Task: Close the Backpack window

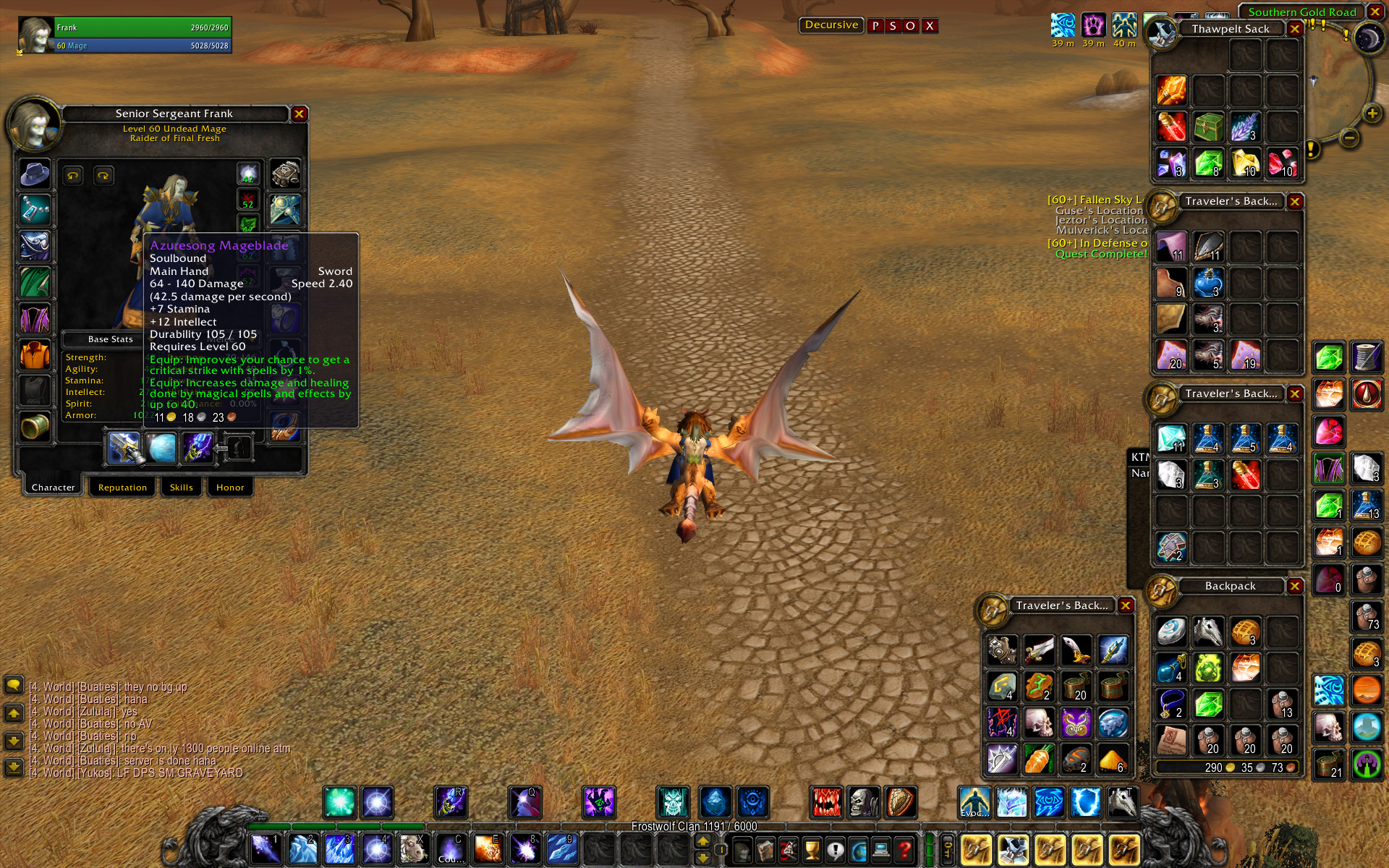Action: (x=1295, y=586)
